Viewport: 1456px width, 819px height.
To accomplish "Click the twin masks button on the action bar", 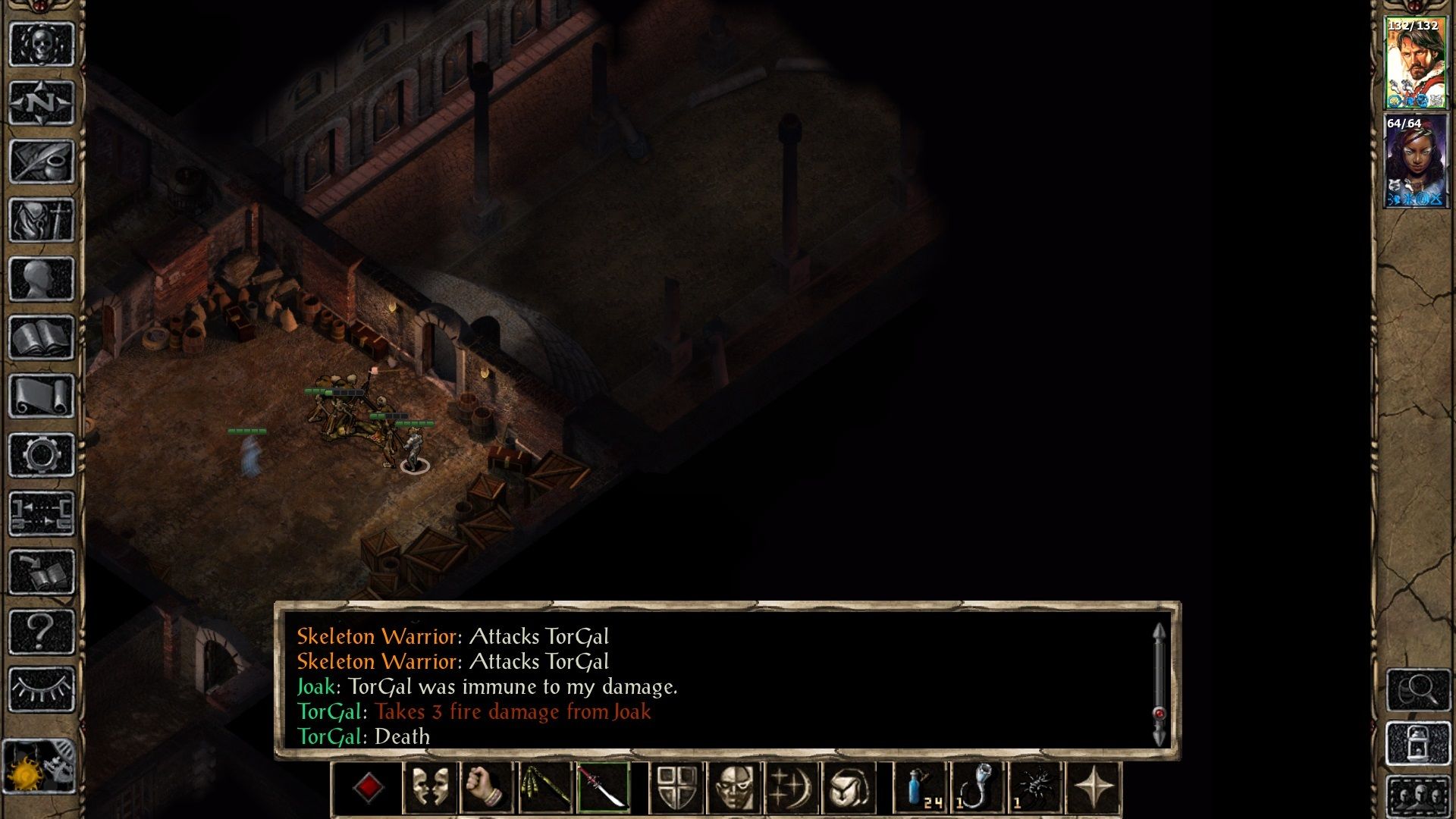I will click(x=429, y=787).
